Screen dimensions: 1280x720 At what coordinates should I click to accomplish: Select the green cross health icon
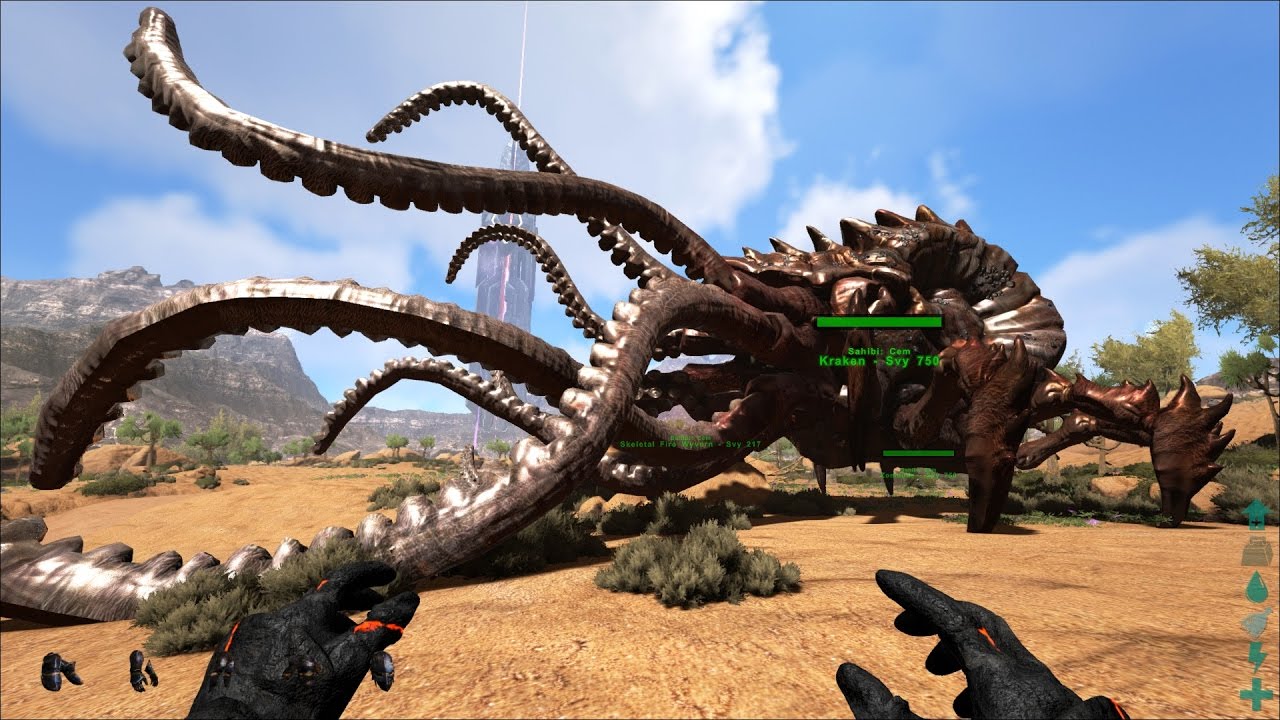[x=1256, y=693]
